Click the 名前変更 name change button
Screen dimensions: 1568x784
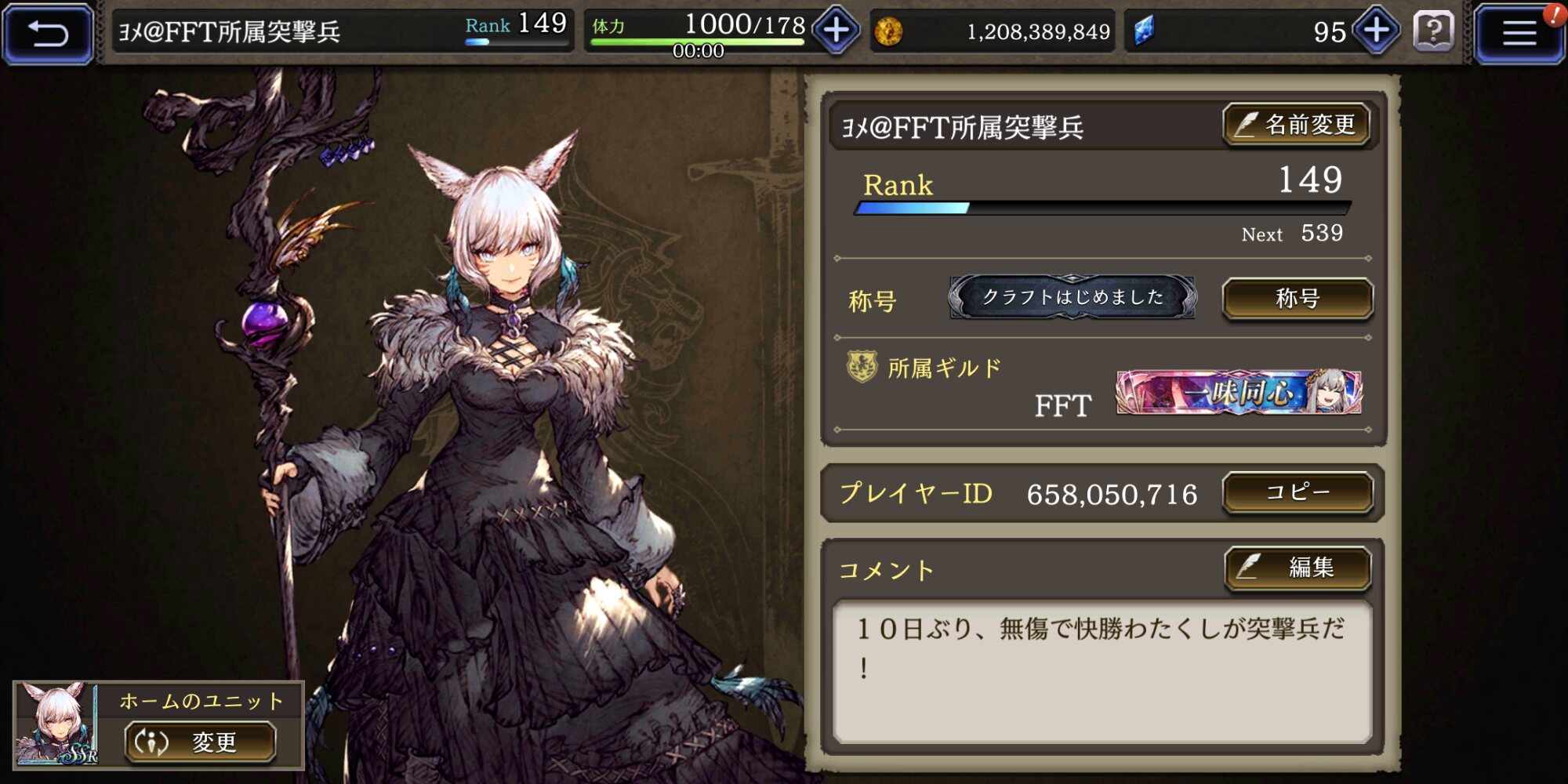1297,125
